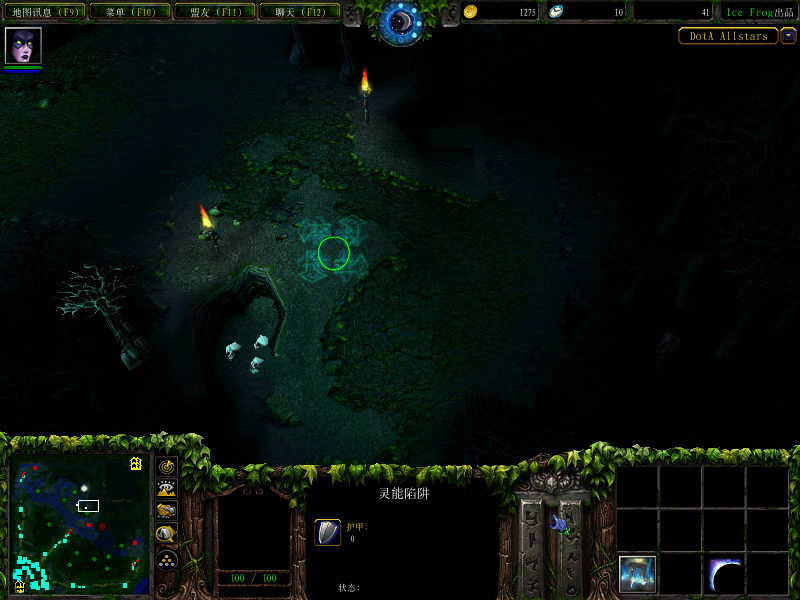Screen dimensions: 800x600
Task: Click on the minimap
Action: tap(80, 525)
